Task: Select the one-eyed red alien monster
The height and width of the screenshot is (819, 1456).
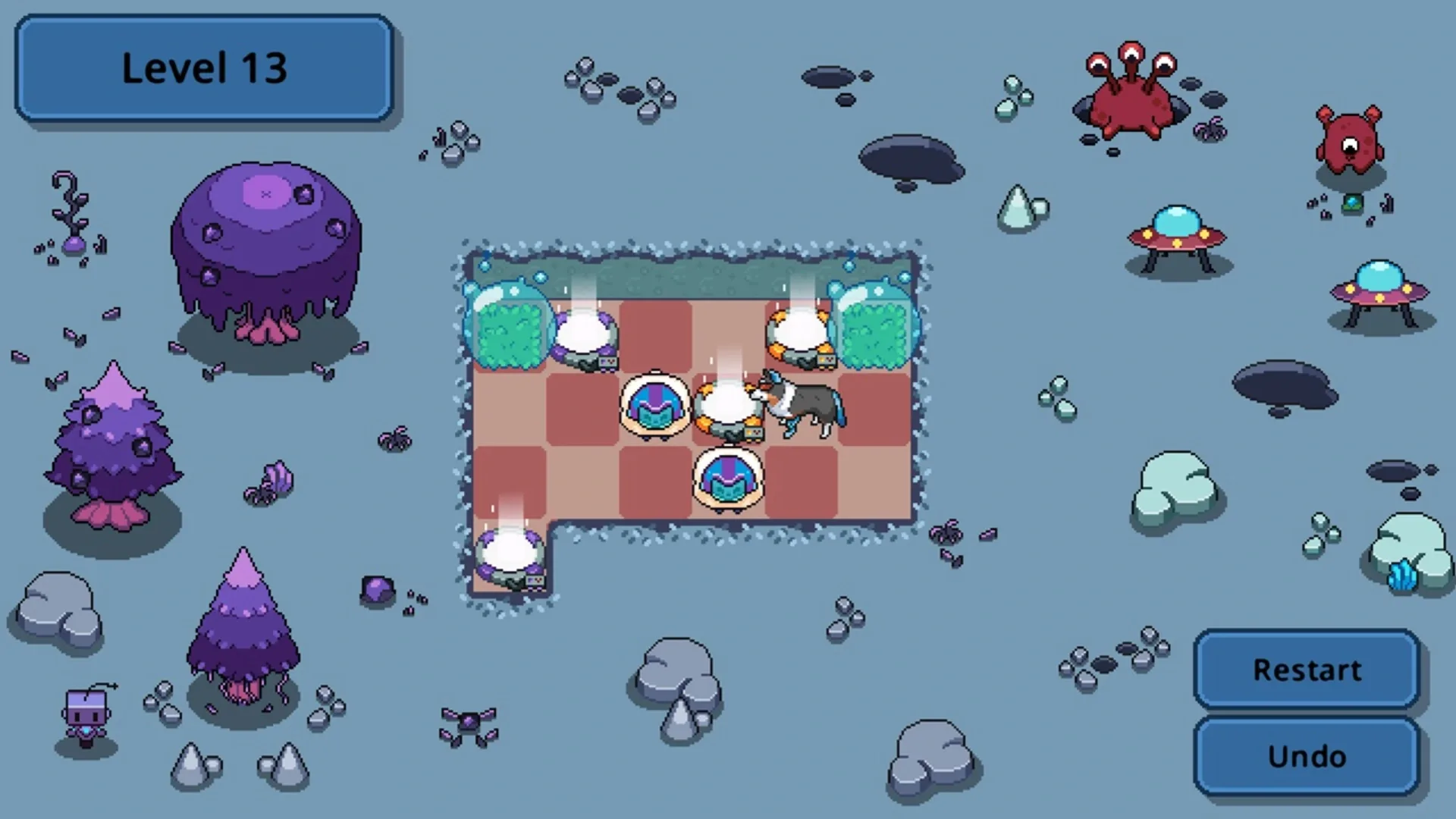Action: (x=1351, y=144)
